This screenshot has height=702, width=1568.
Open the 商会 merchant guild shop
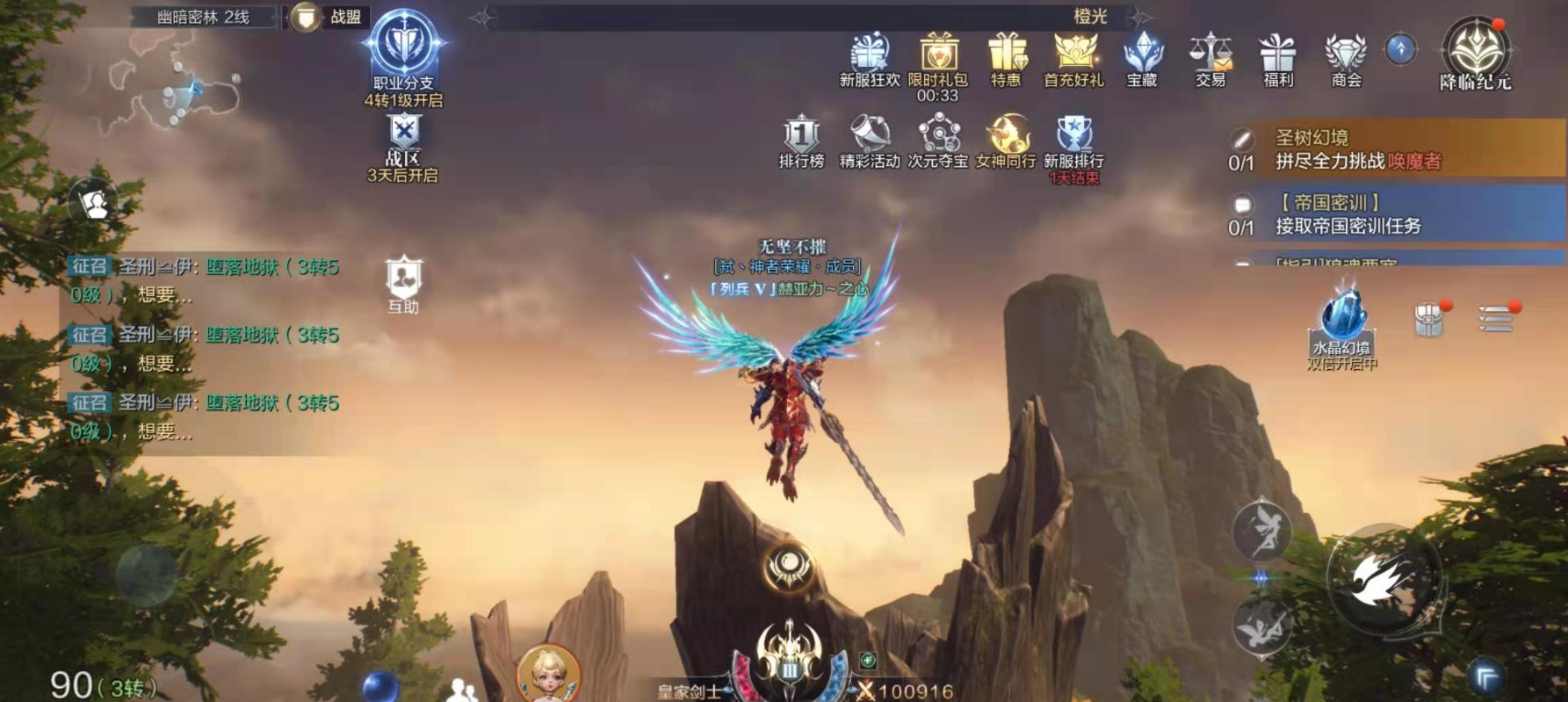click(1346, 55)
